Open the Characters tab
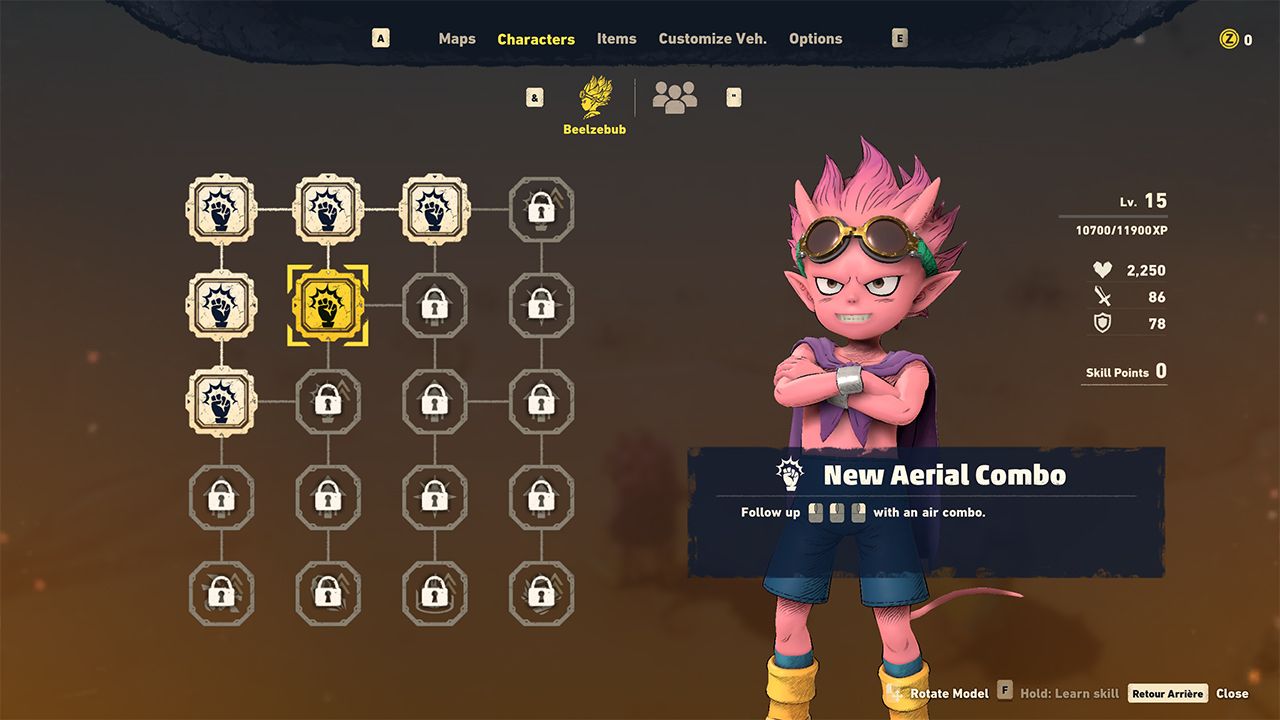Viewport: 1280px width, 720px height. [x=536, y=39]
